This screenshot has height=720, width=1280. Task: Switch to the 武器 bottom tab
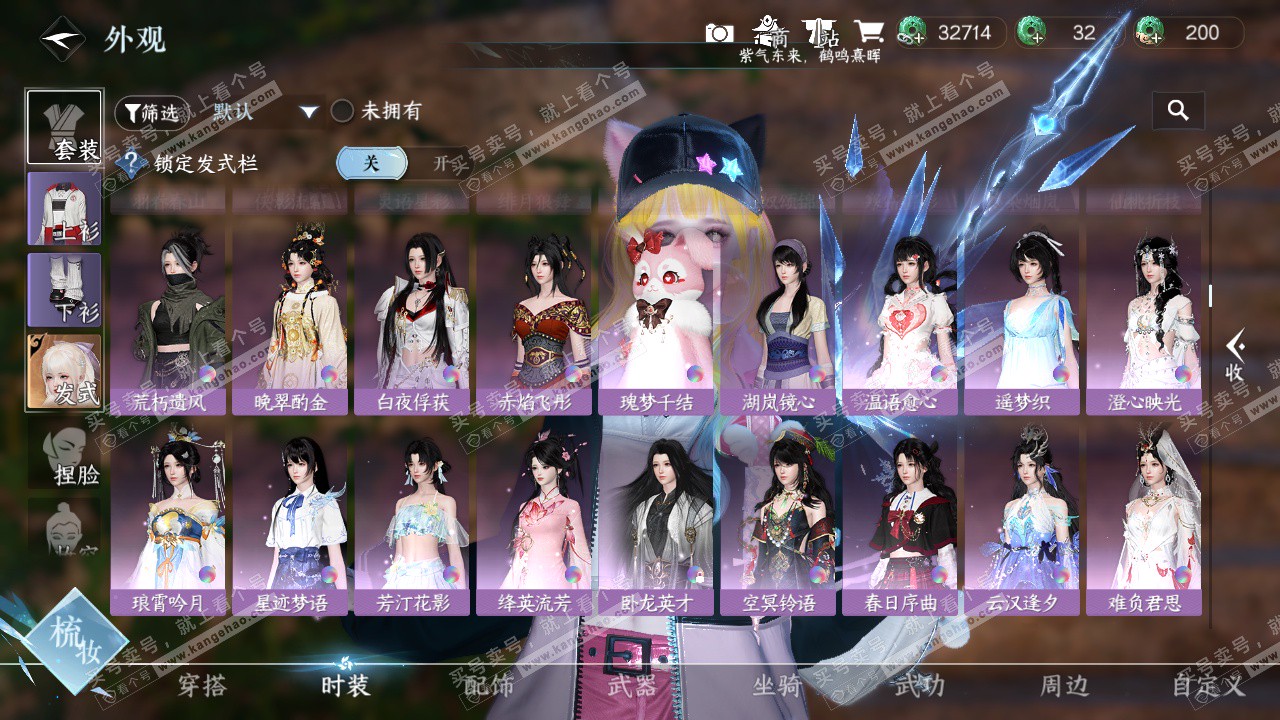pos(632,685)
